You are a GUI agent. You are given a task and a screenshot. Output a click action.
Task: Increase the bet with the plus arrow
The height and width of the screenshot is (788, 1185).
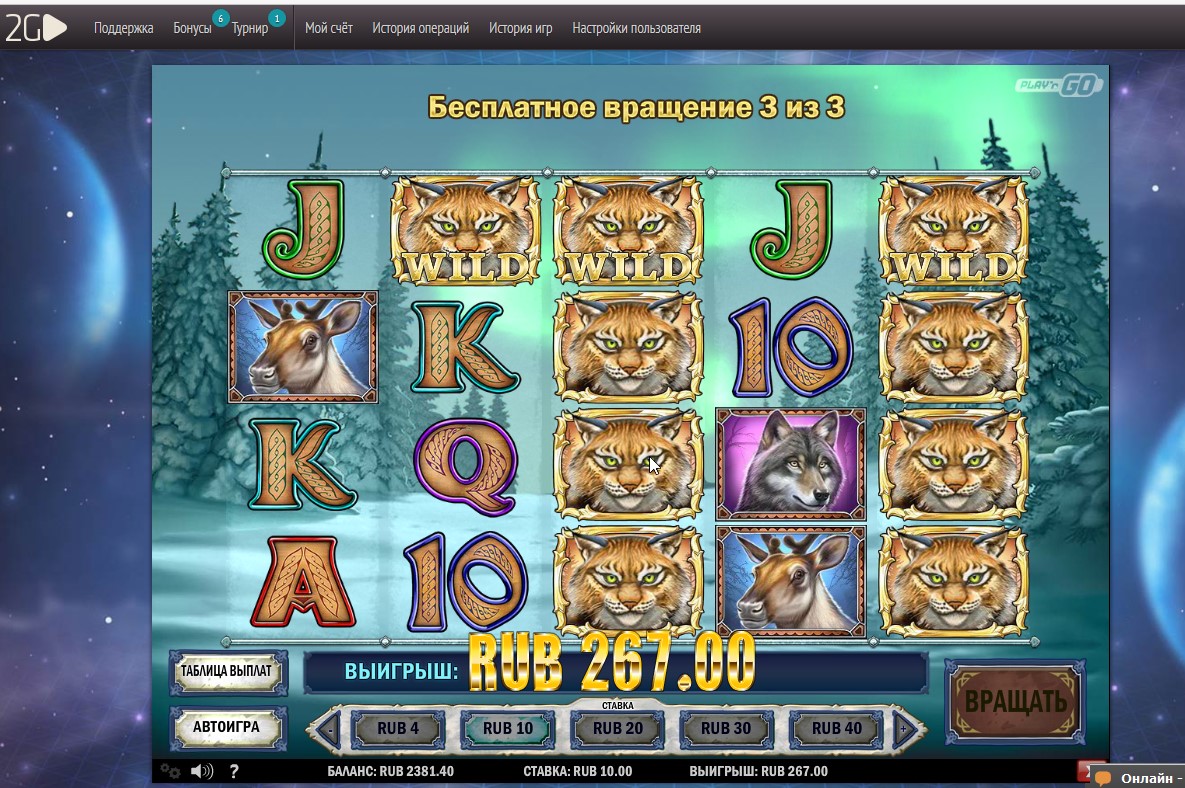click(x=903, y=729)
